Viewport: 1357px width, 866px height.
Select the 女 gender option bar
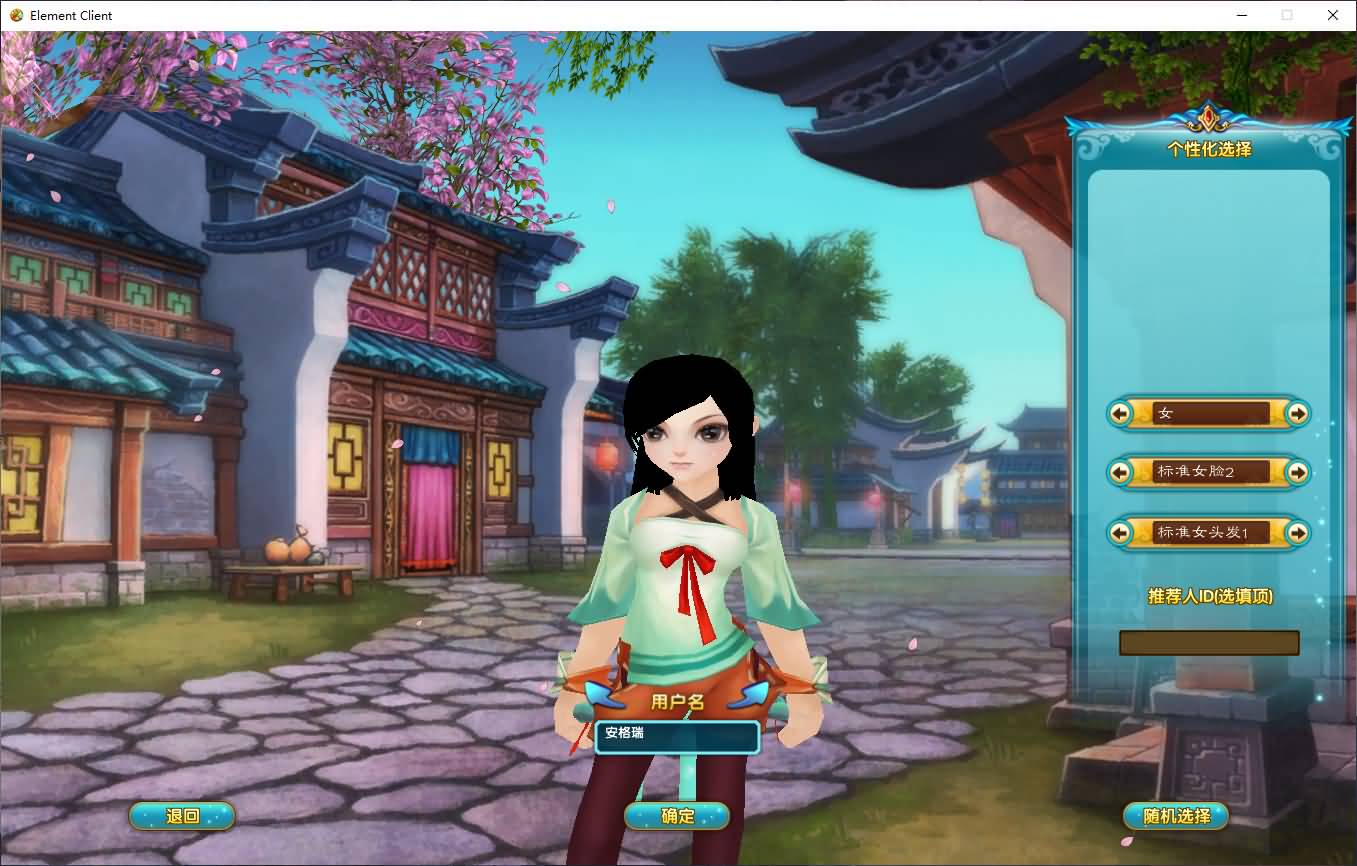tap(1209, 413)
